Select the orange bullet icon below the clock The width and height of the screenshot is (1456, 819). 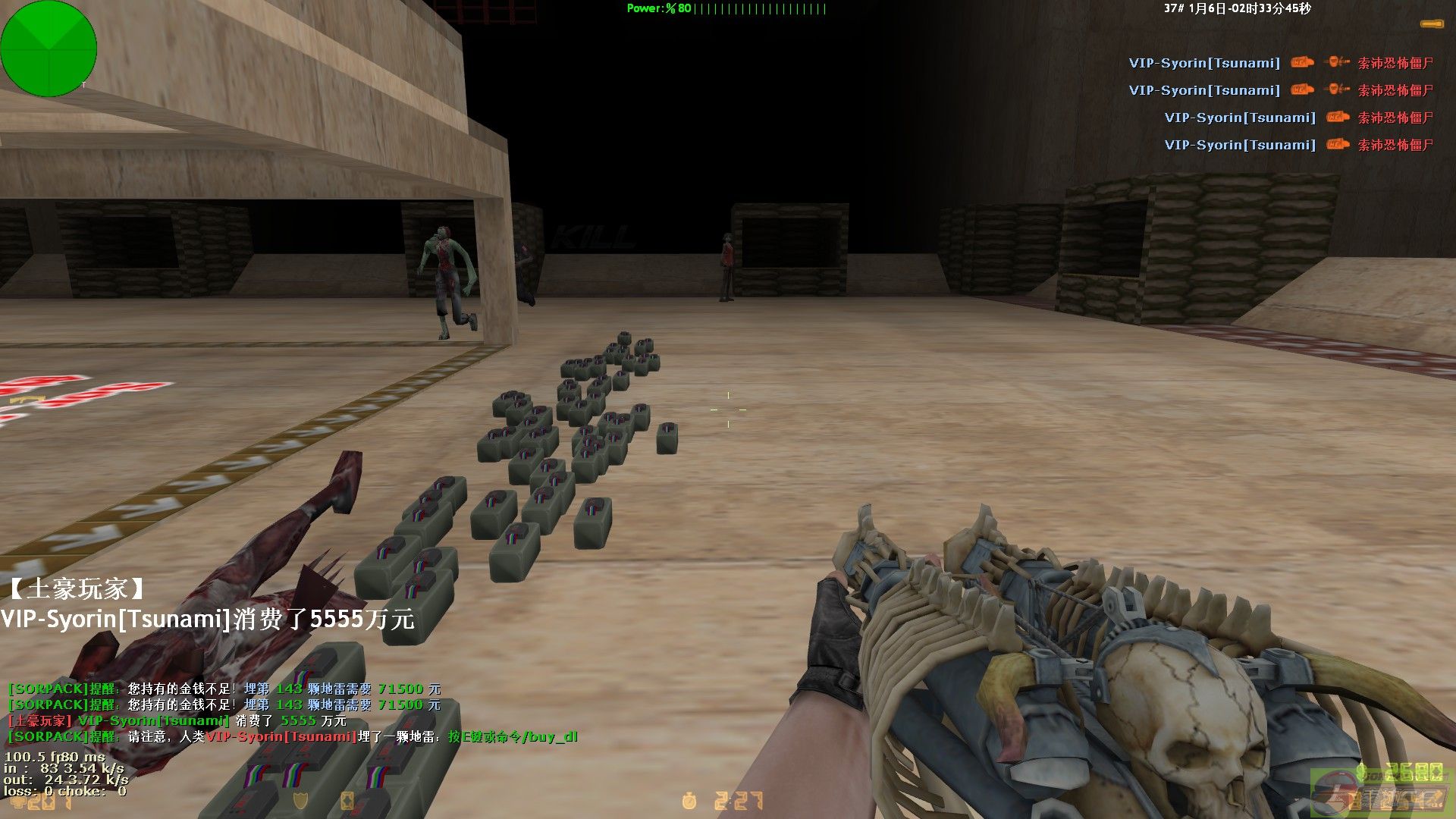point(1430,25)
